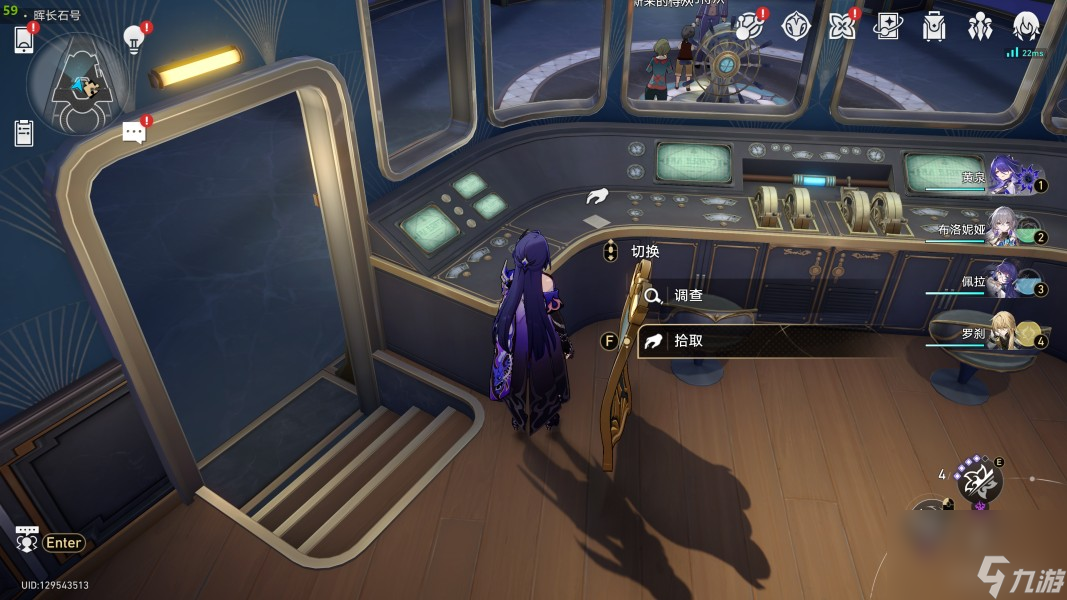The width and height of the screenshot is (1067, 600).
Task: Open the phone menu icon
Action: pos(25,40)
